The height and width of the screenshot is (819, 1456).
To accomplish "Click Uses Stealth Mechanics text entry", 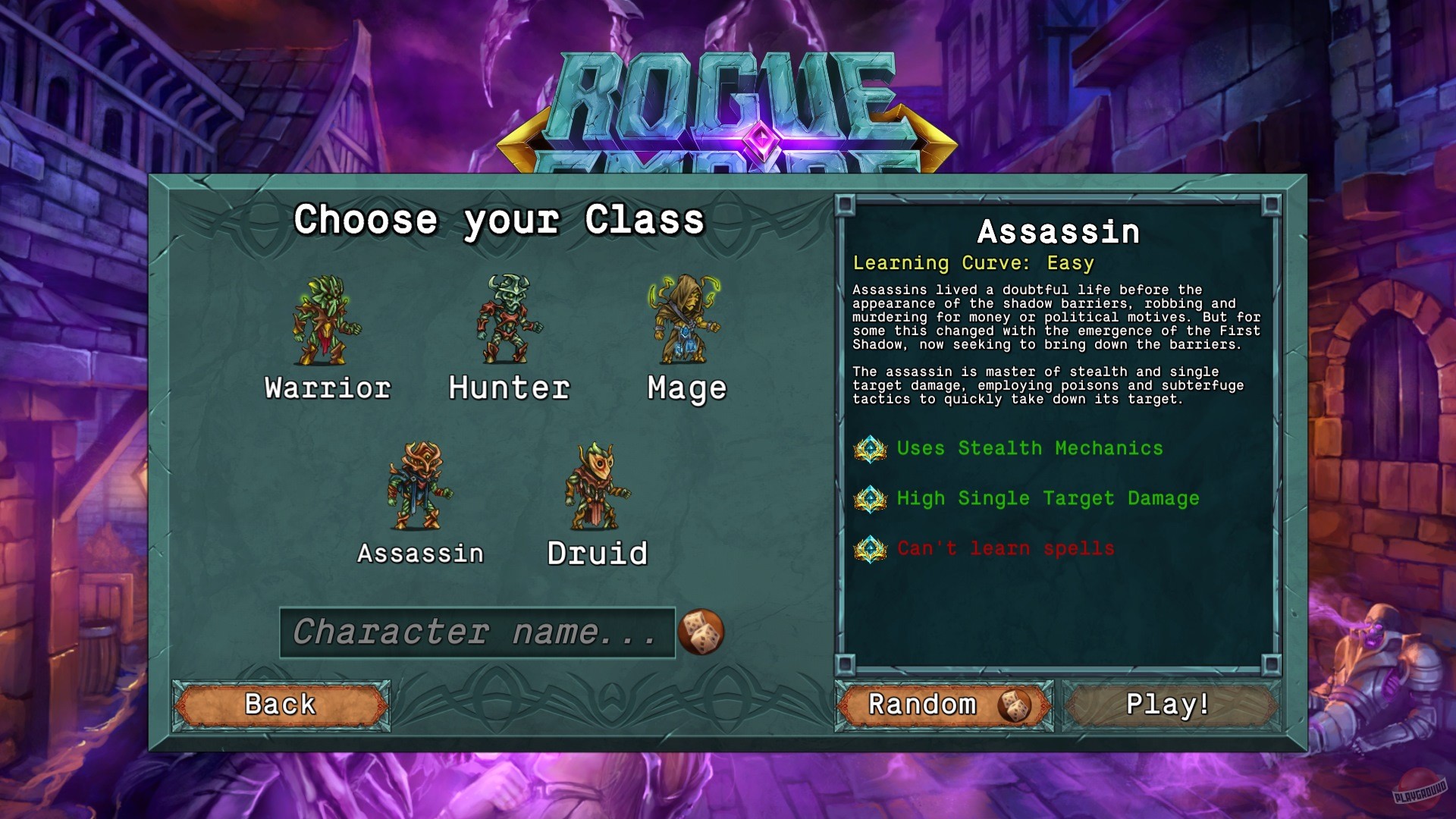I will [1029, 448].
